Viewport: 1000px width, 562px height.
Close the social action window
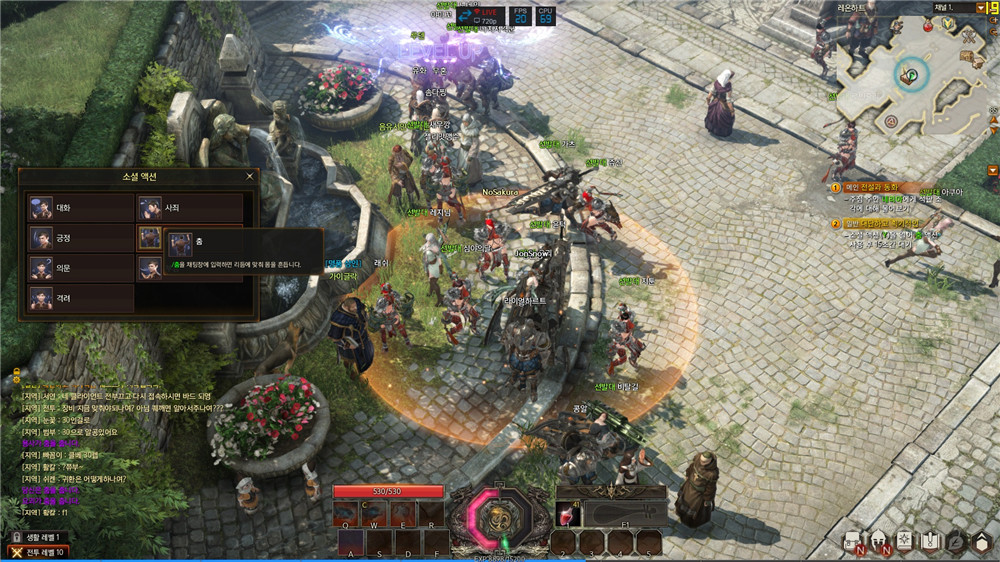[249, 177]
